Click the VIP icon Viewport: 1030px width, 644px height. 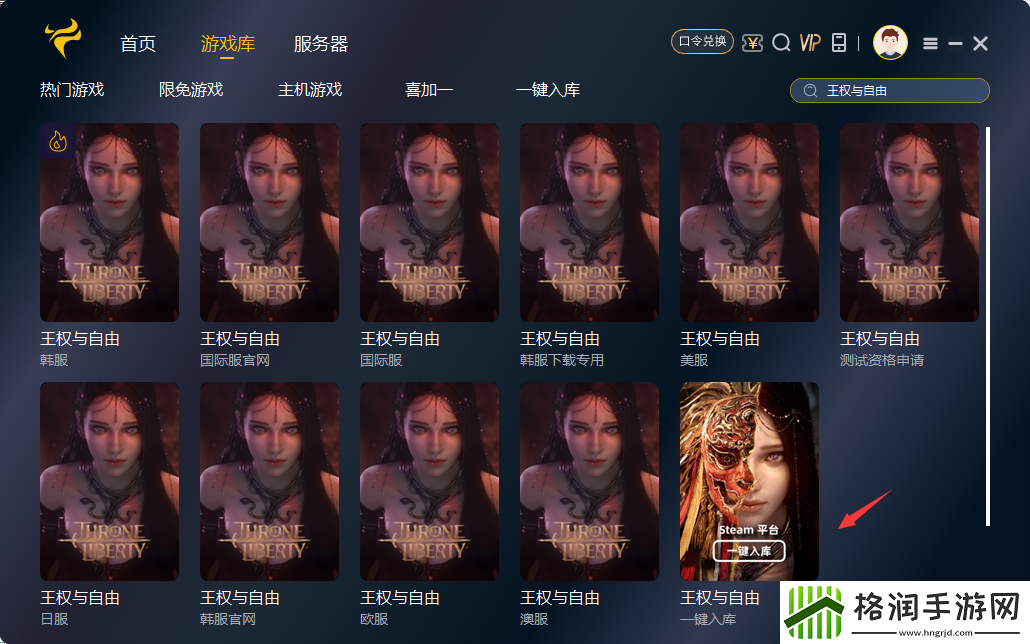[810, 42]
